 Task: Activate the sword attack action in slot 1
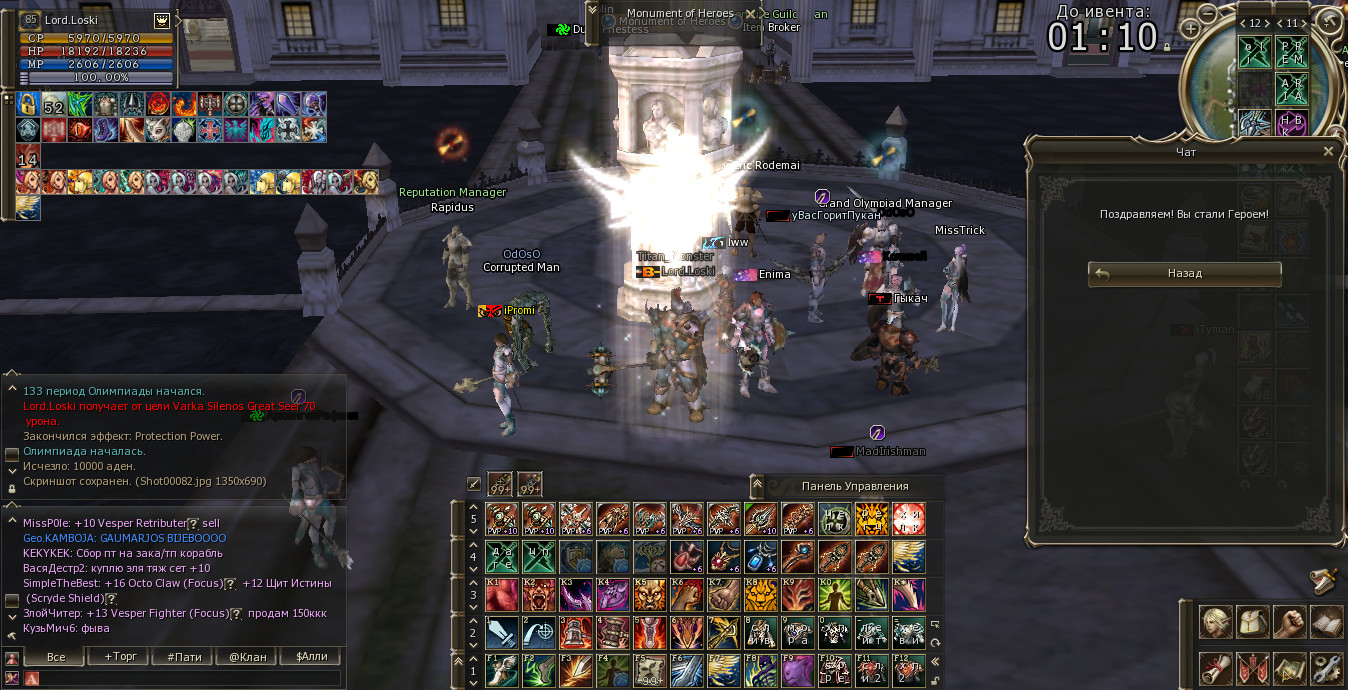coord(501,633)
